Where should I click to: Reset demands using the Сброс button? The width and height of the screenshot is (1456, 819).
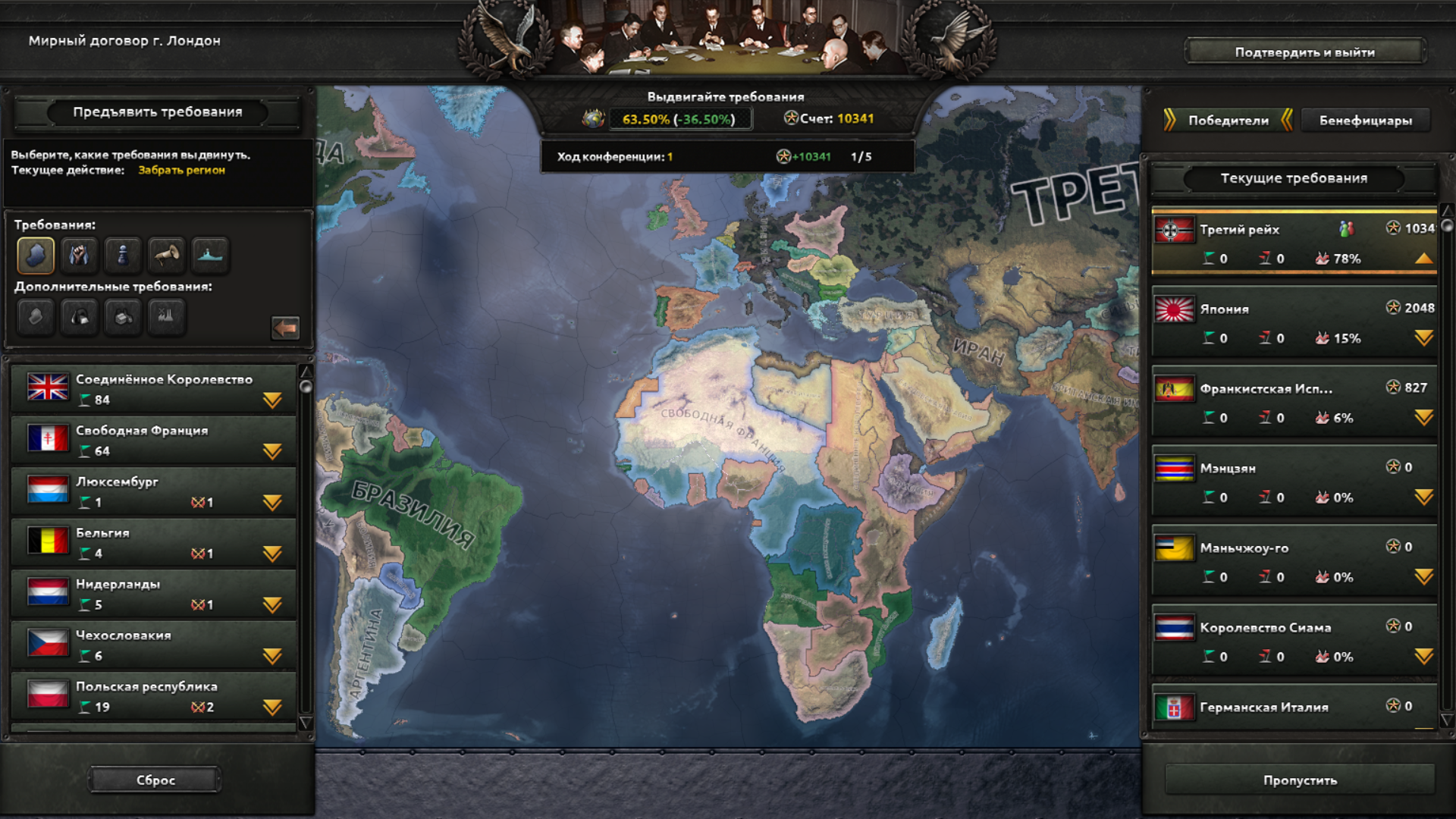tap(155, 780)
